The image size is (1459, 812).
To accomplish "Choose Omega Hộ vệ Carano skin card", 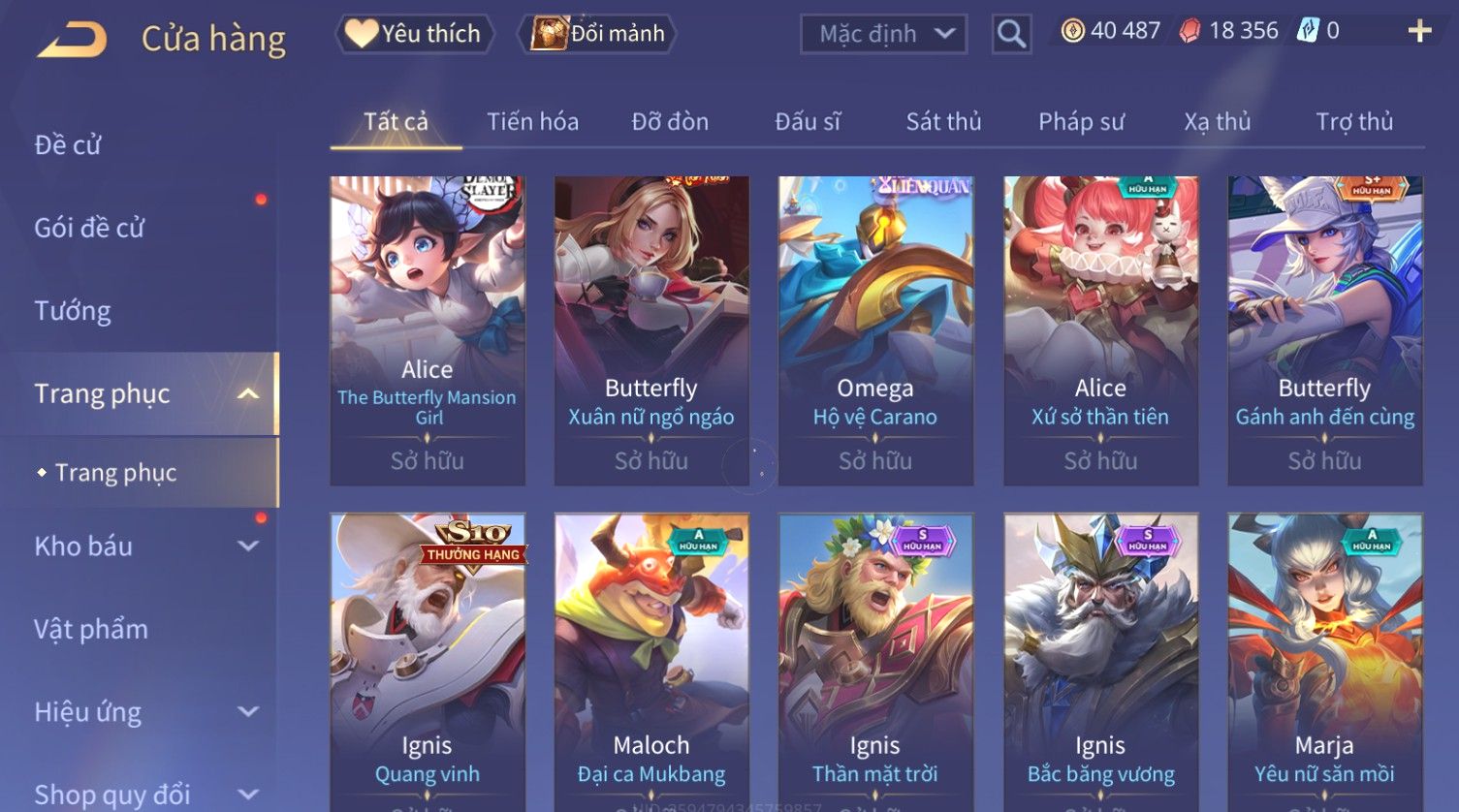I will click(875, 329).
